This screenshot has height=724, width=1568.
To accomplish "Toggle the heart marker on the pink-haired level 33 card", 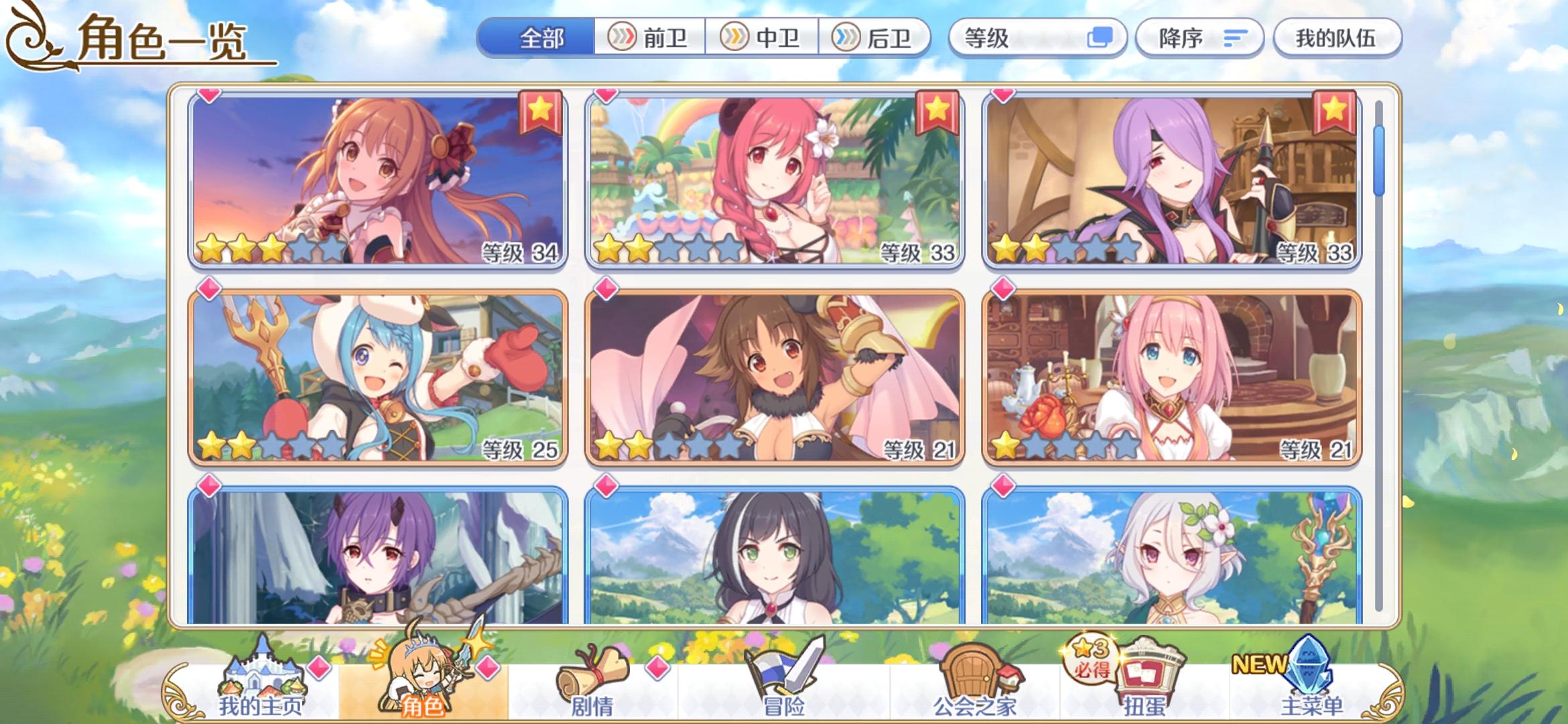I will (x=606, y=96).
